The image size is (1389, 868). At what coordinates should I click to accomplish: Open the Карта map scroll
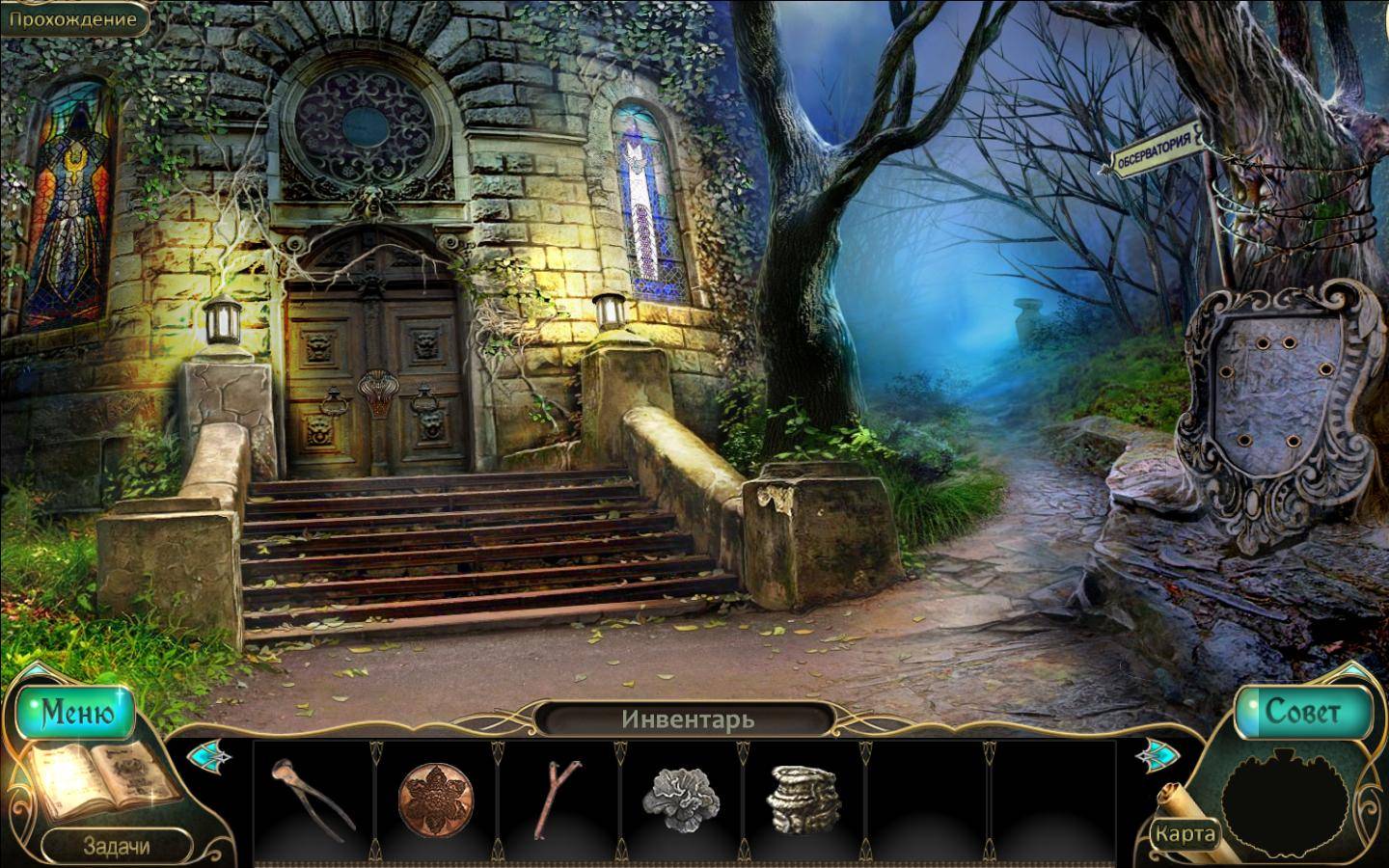1185,831
